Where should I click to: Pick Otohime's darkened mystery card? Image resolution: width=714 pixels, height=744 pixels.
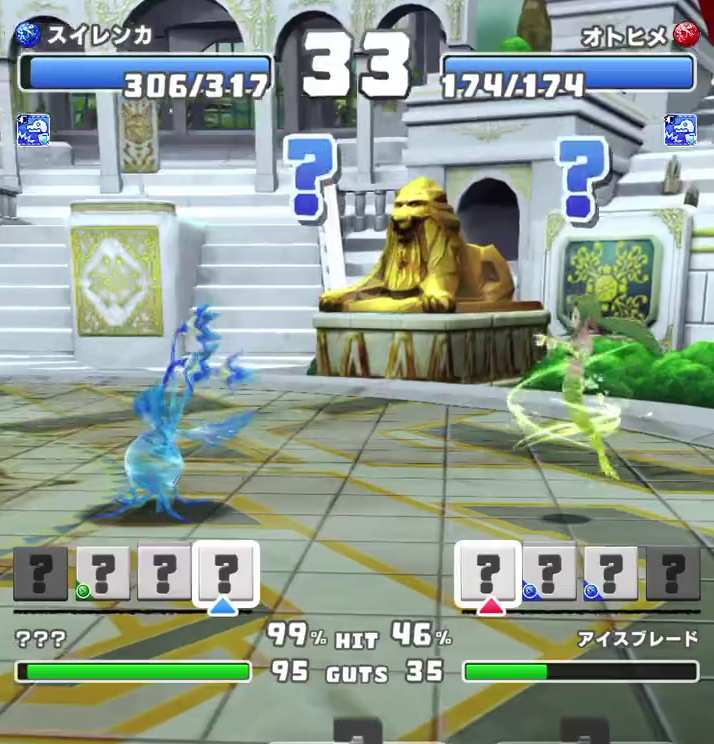(x=672, y=573)
